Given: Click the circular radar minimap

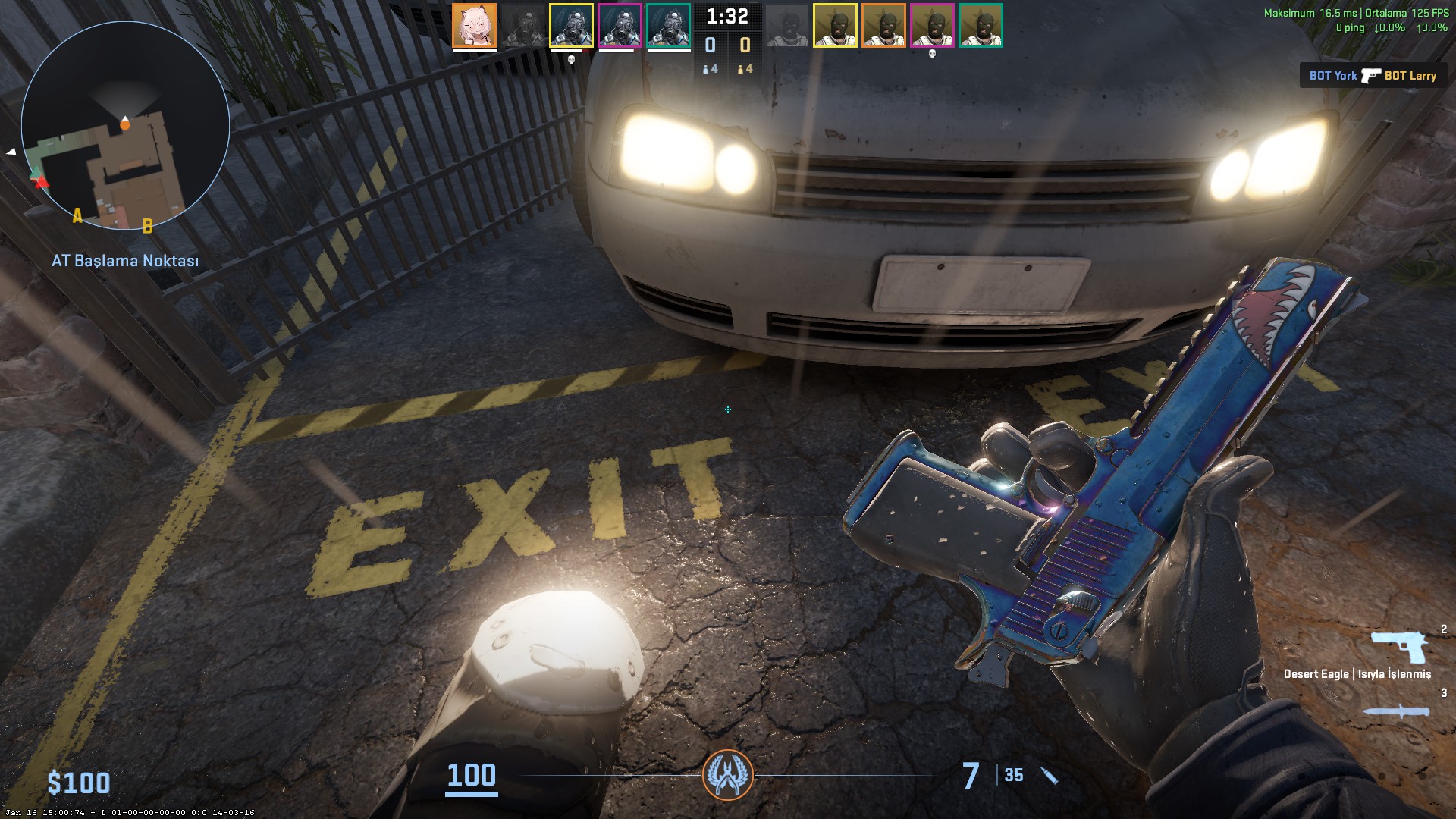Looking at the screenshot, I should coord(125,125).
